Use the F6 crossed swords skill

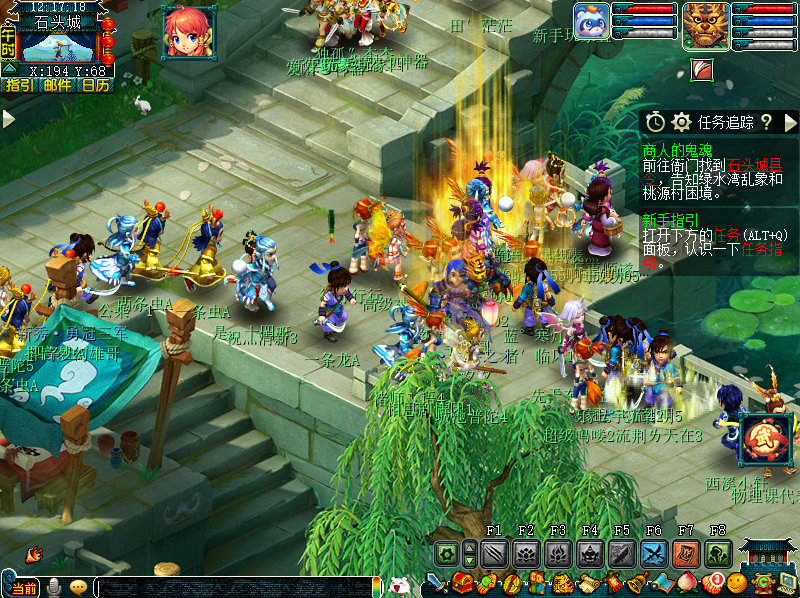coord(654,553)
